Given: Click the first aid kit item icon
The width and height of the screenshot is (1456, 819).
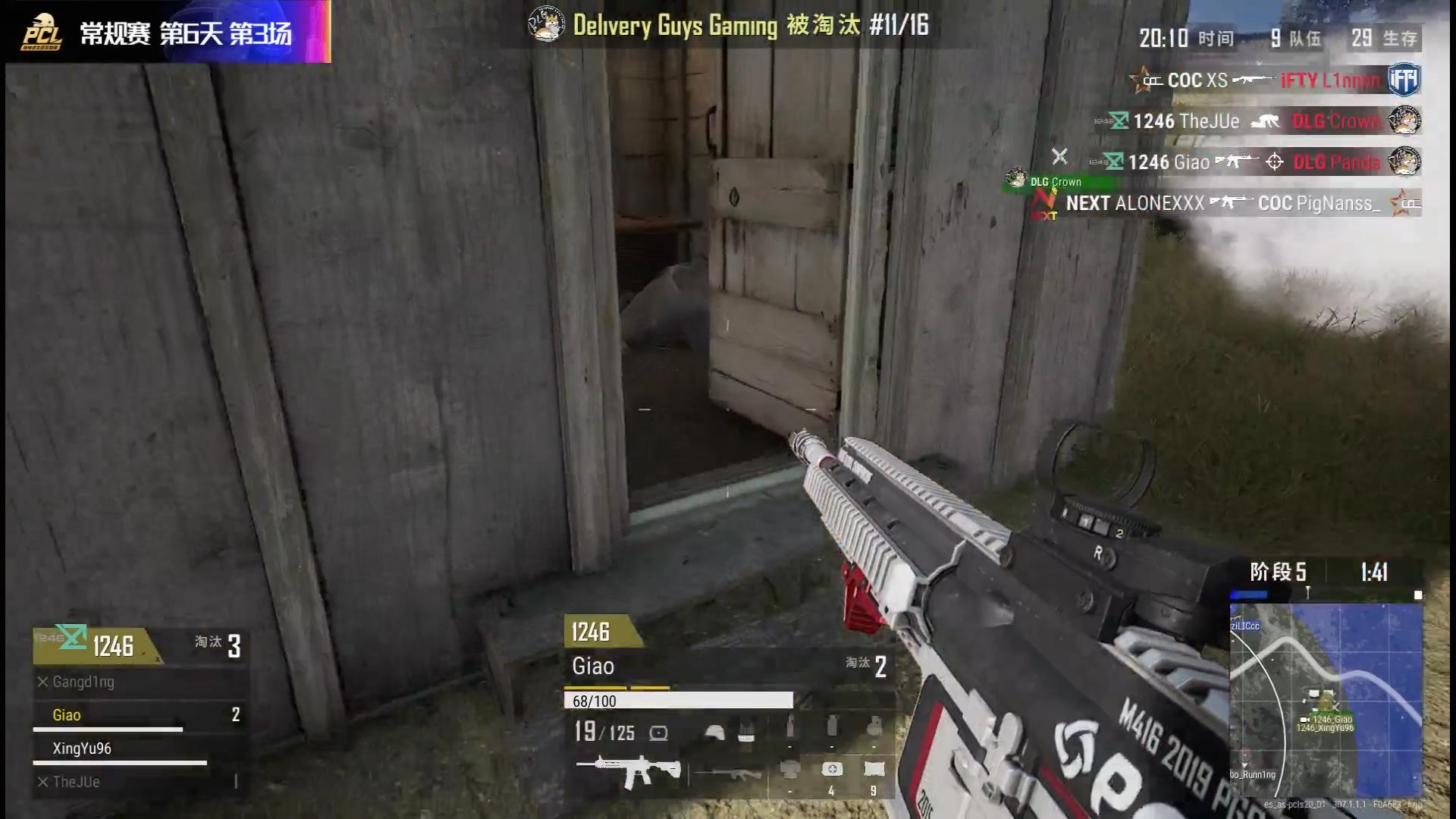Looking at the screenshot, I should coord(832,770).
